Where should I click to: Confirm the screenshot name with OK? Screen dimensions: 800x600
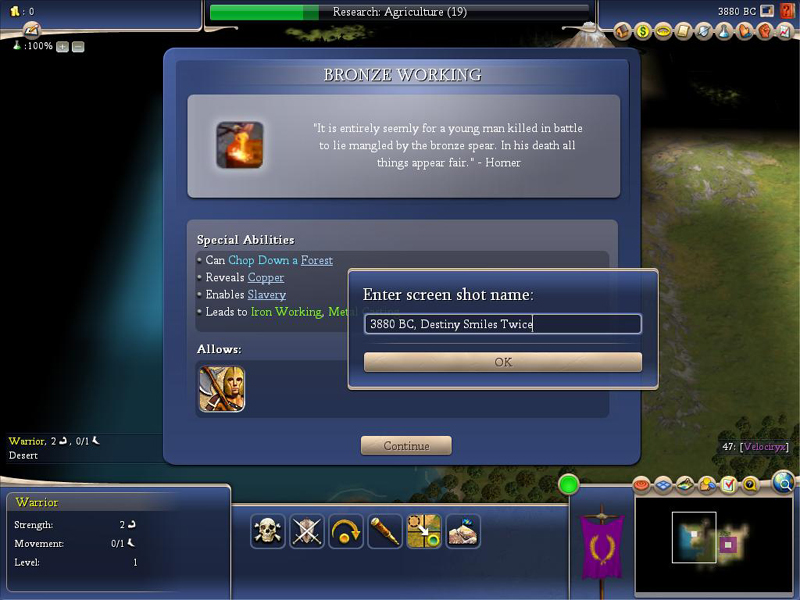[x=502, y=362]
